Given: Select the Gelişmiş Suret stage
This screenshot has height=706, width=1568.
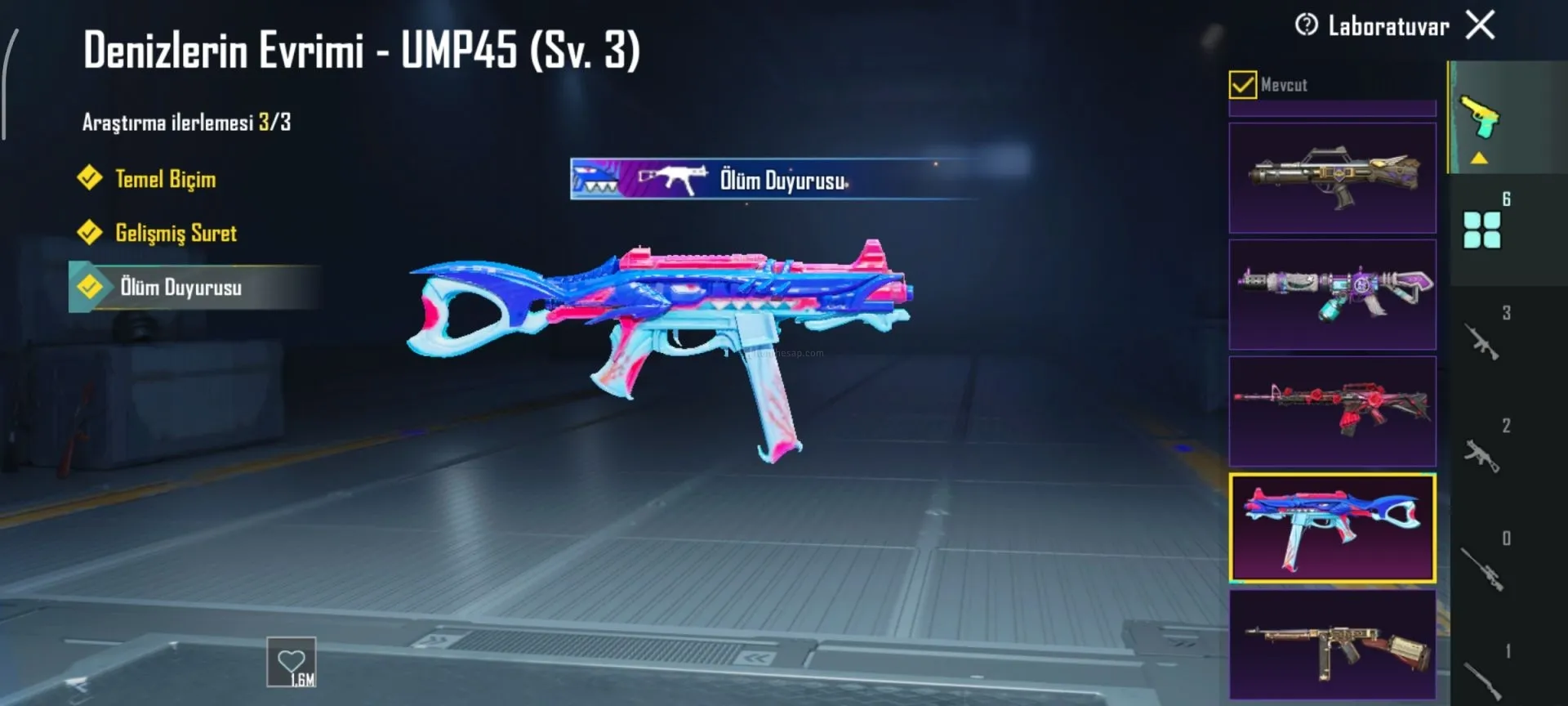Looking at the screenshot, I should [176, 233].
